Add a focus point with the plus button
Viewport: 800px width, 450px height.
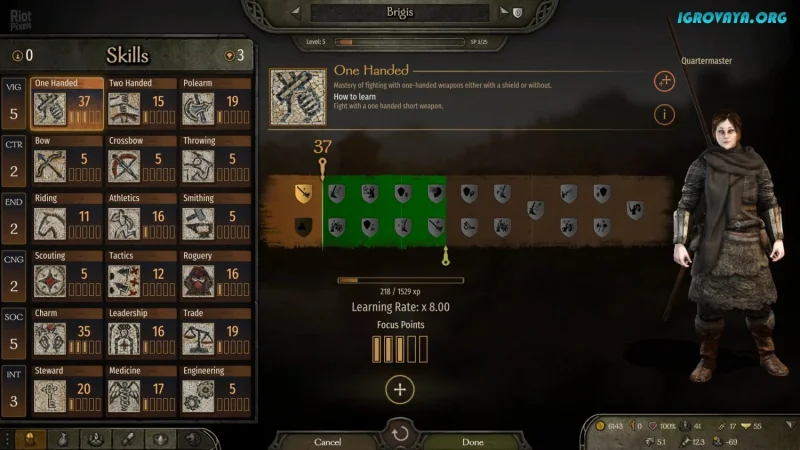[400, 390]
